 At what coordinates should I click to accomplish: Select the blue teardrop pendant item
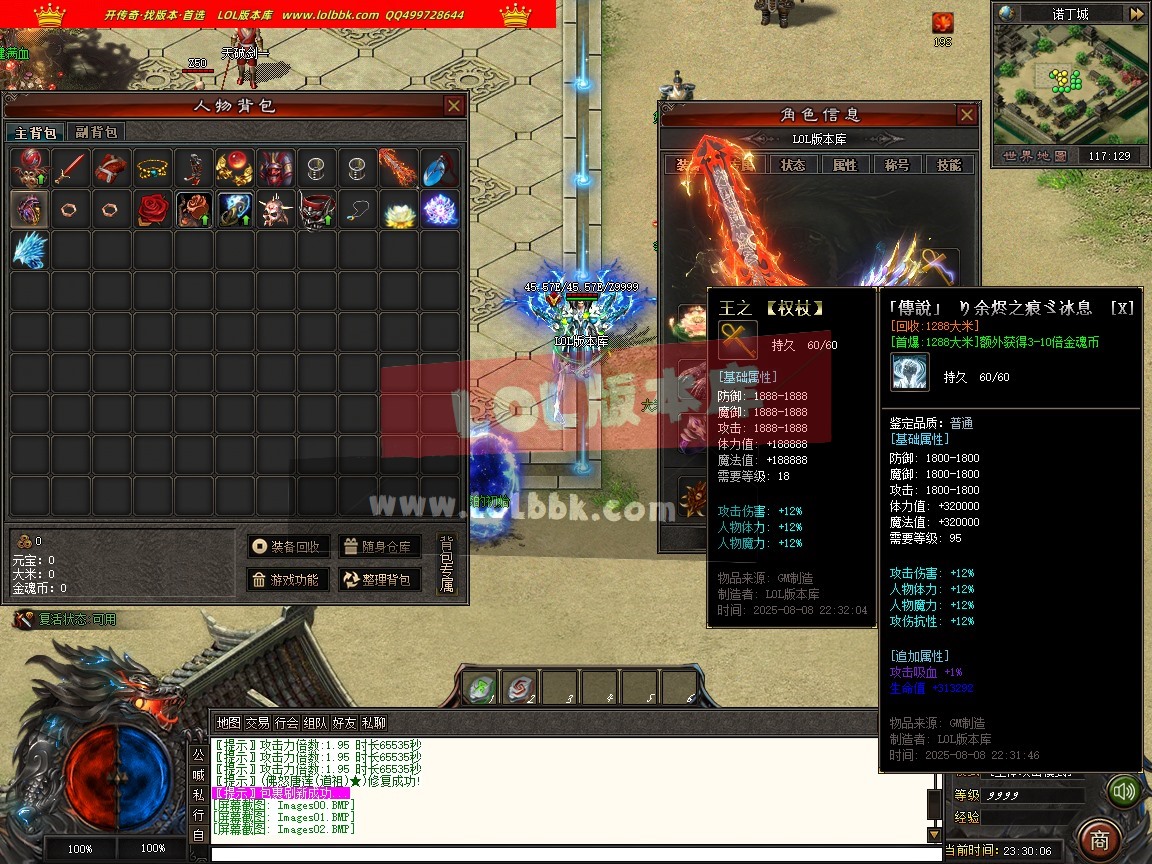tap(439, 168)
